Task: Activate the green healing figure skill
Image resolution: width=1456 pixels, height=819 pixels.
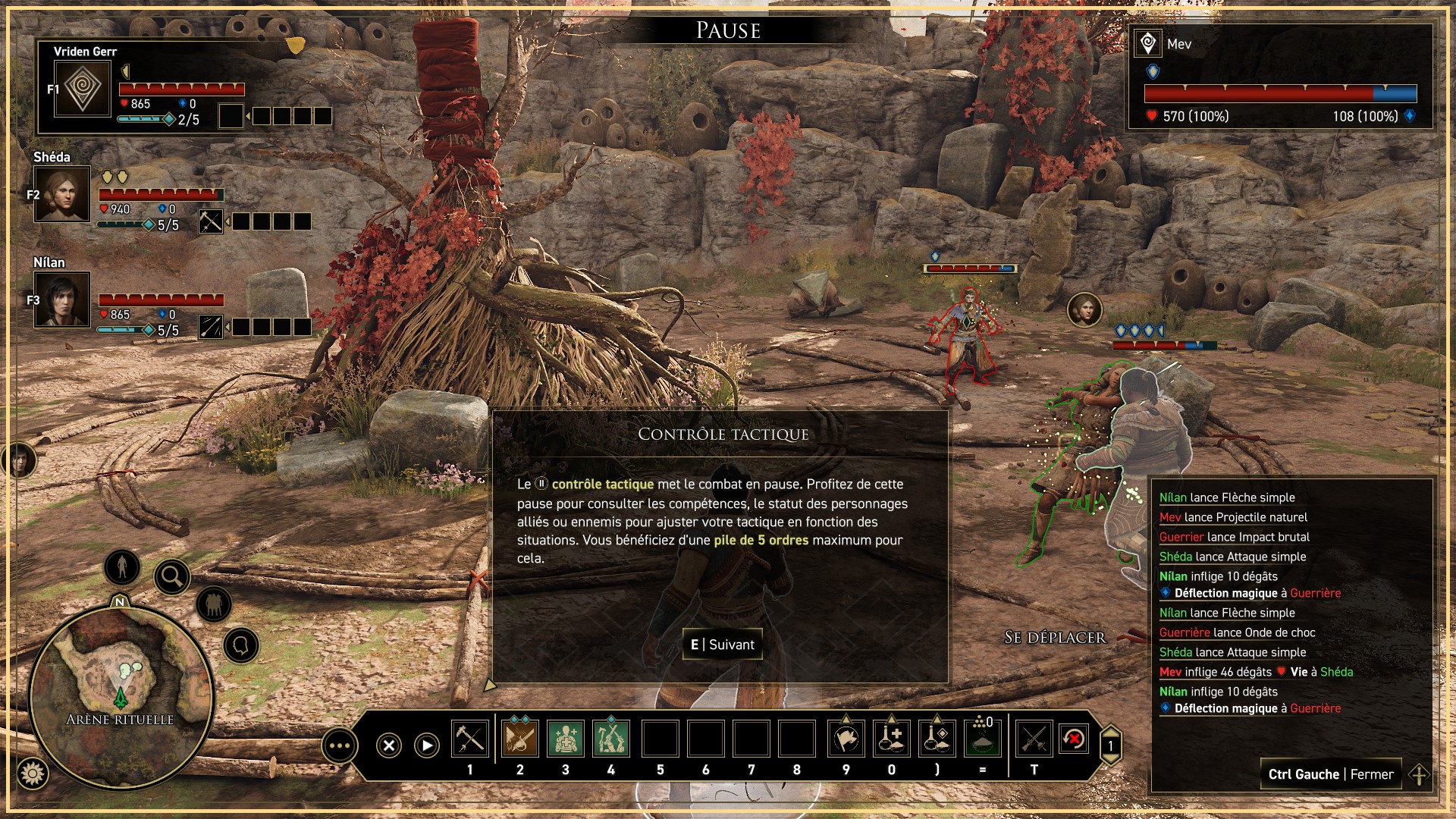Action: (565, 739)
